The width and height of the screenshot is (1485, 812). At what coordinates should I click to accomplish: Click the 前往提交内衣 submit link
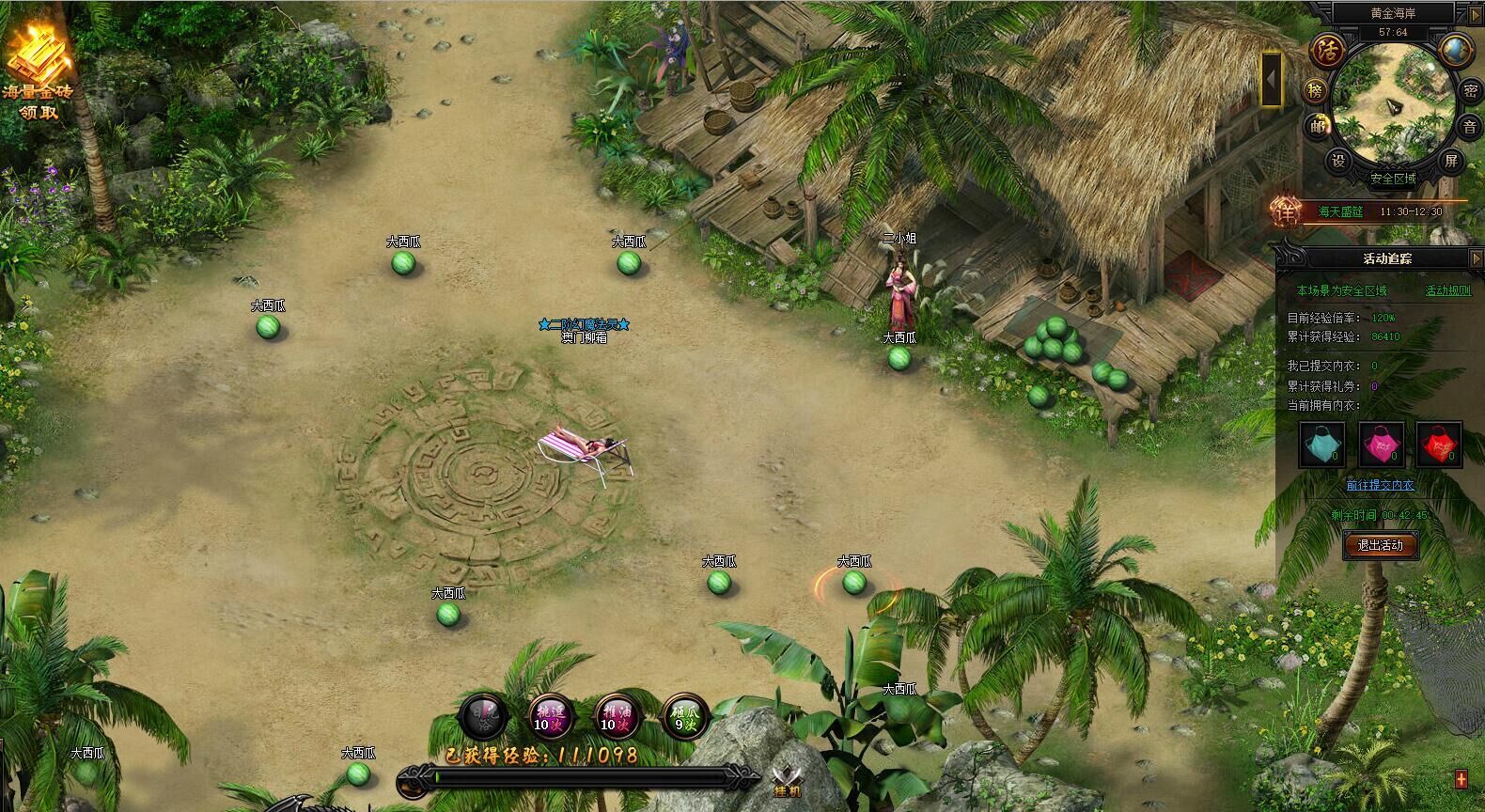click(1380, 485)
